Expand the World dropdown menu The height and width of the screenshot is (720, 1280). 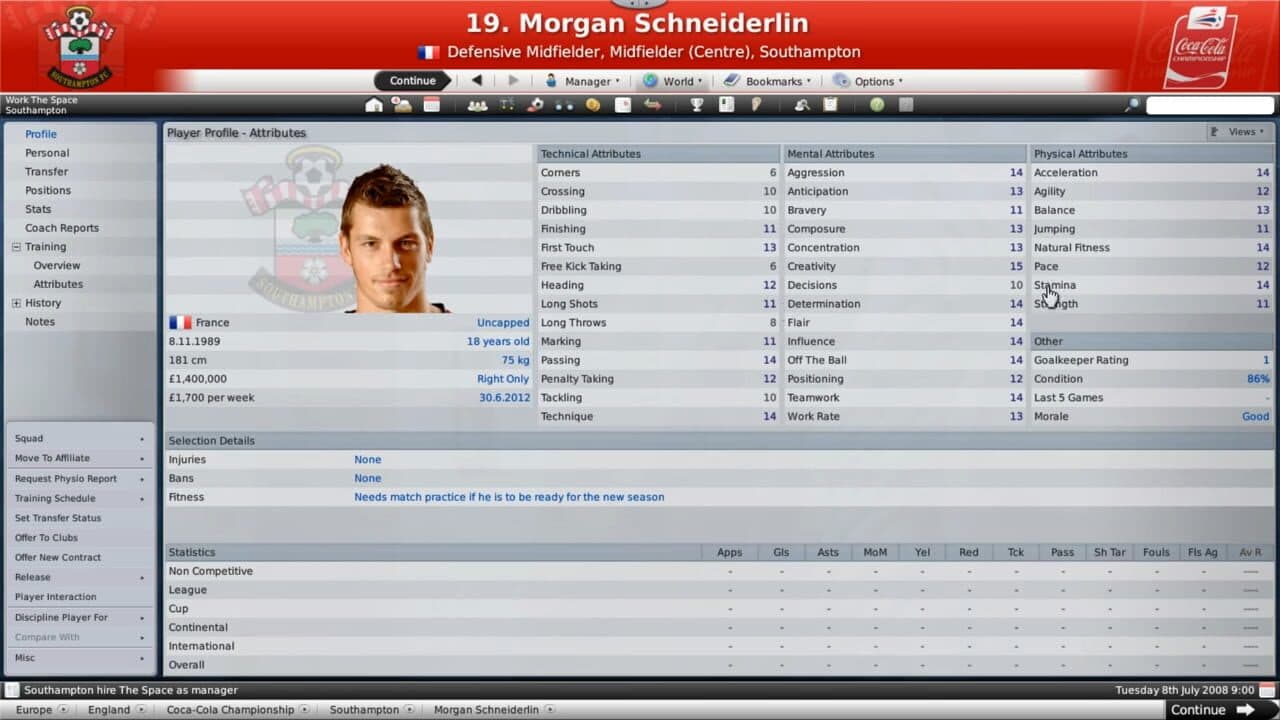[x=672, y=81]
